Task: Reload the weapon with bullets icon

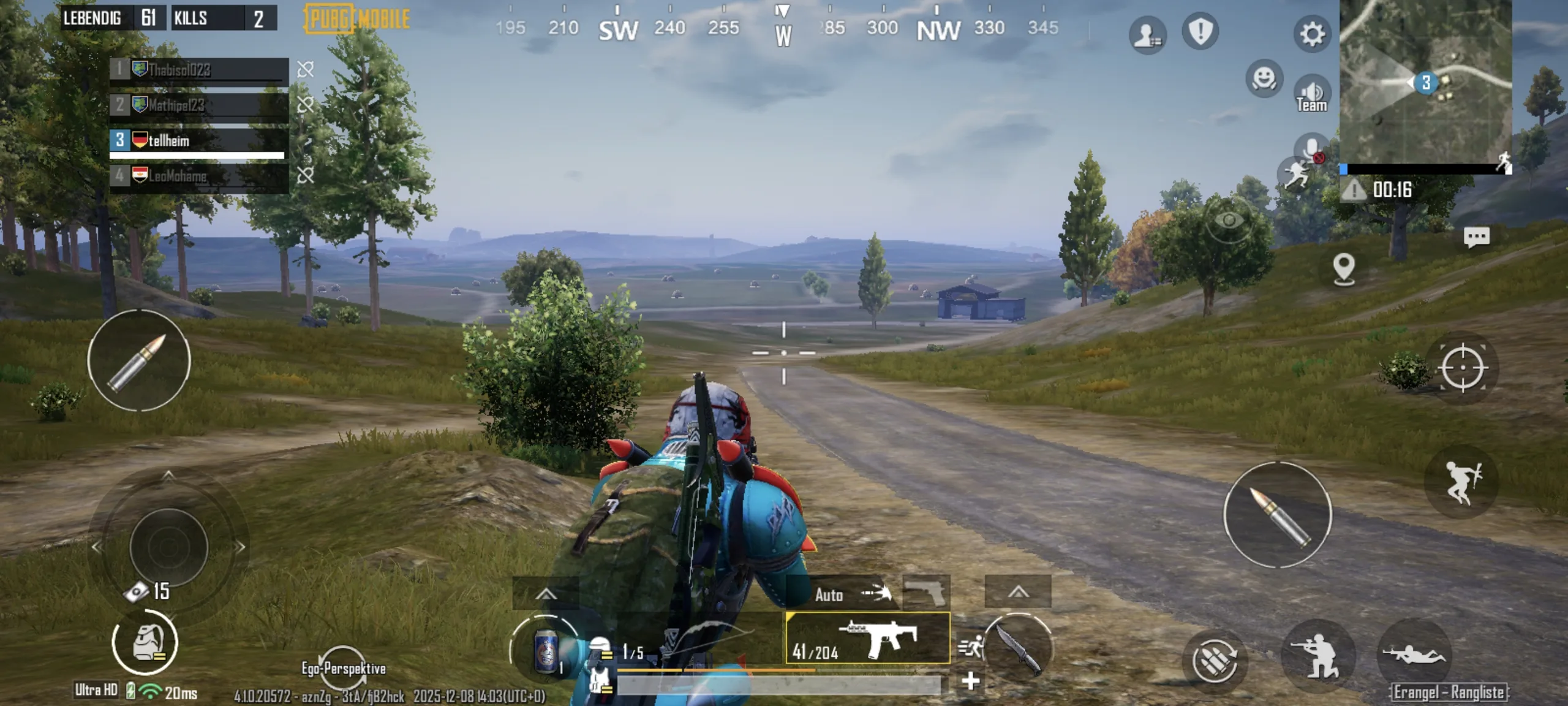Action: pyautogui.click(x=1214, y=660)
